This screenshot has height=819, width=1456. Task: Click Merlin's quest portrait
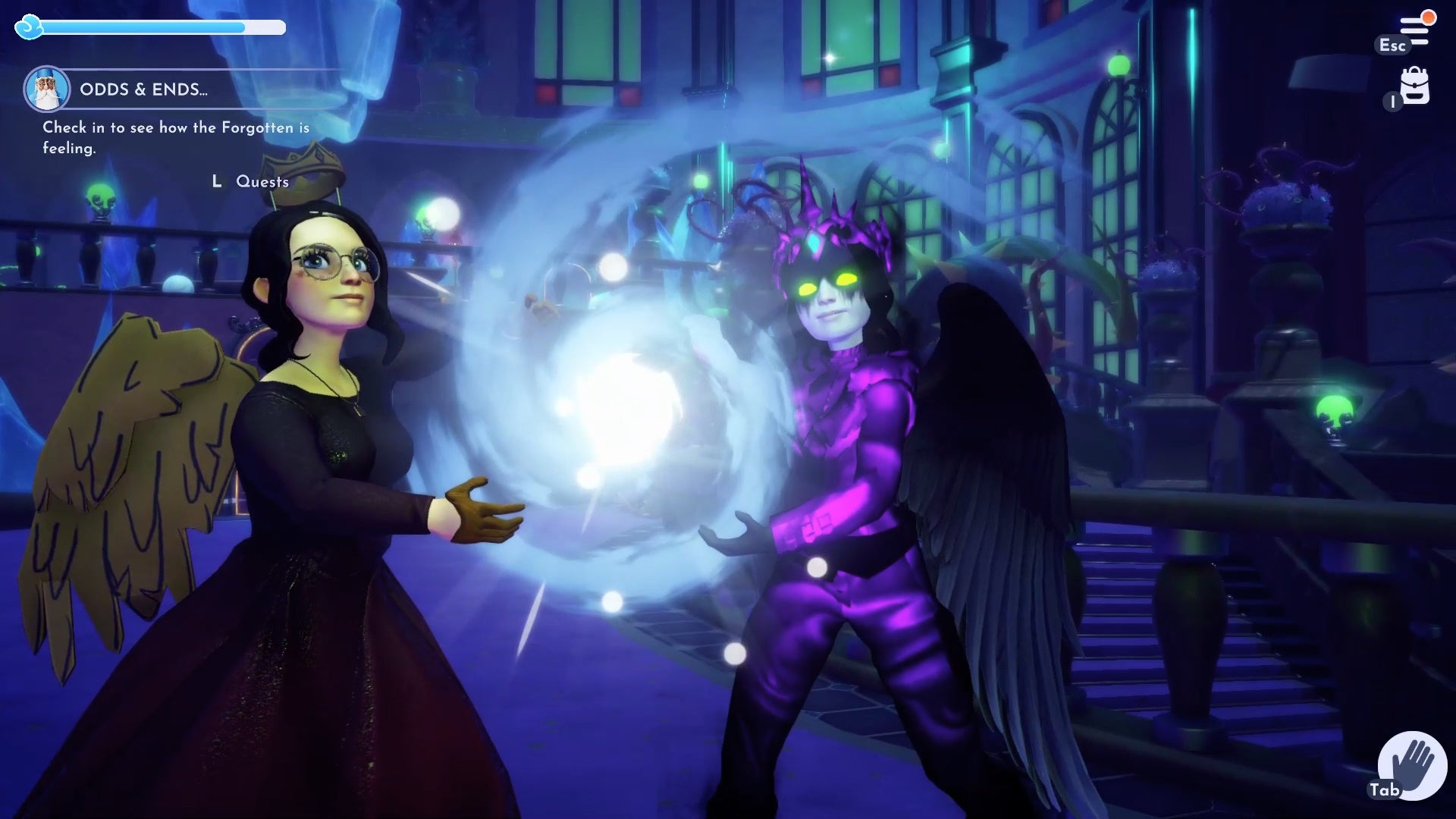pos(47,89)
